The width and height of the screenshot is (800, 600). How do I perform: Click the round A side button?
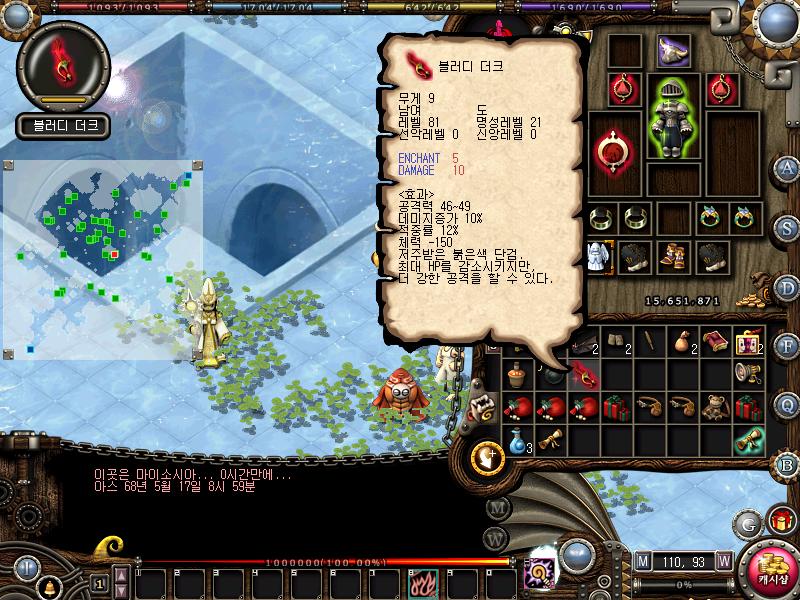(787, 168)
